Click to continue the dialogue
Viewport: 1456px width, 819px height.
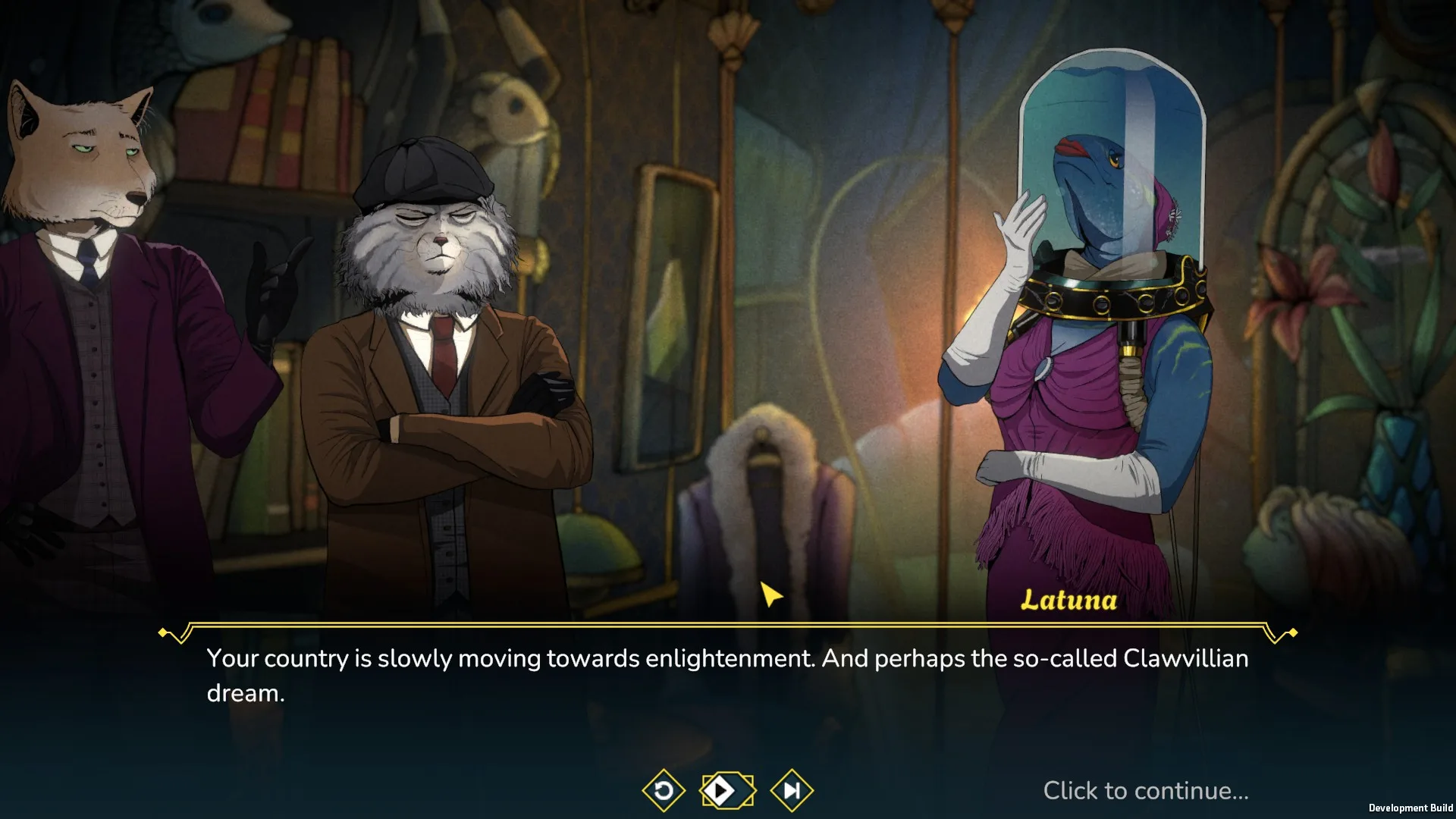point(1145,791)
